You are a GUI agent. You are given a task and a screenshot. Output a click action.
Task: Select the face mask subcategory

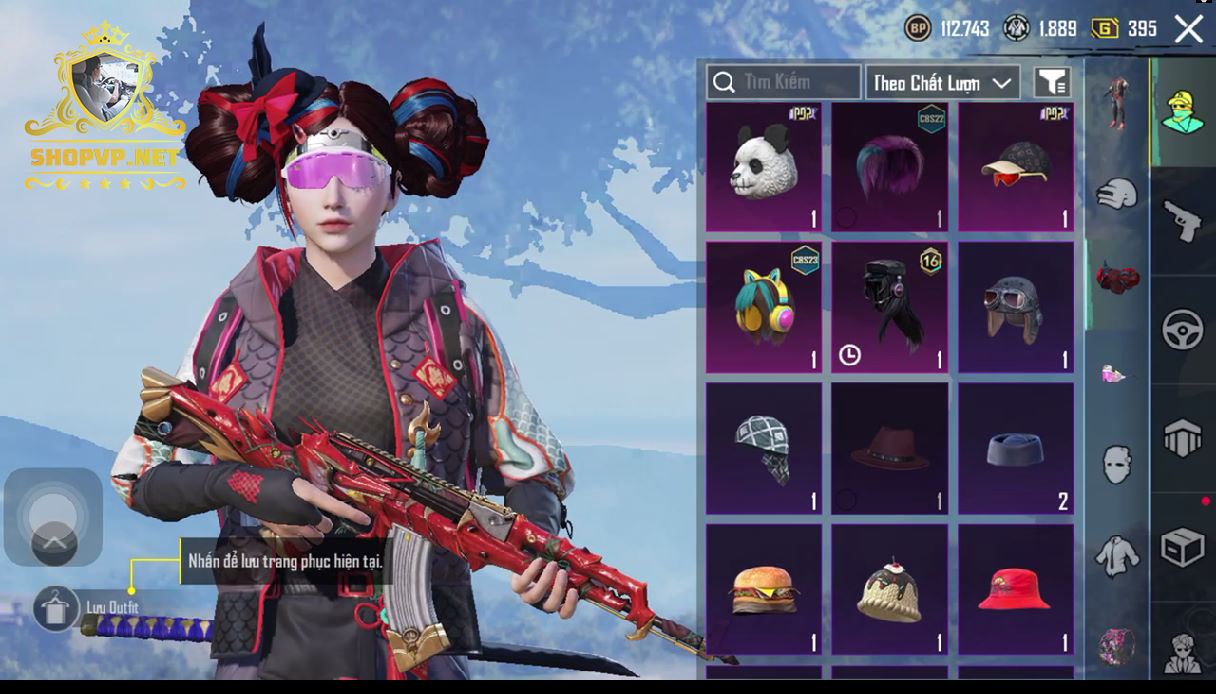pyautogui.click(x=1117, y=465)
